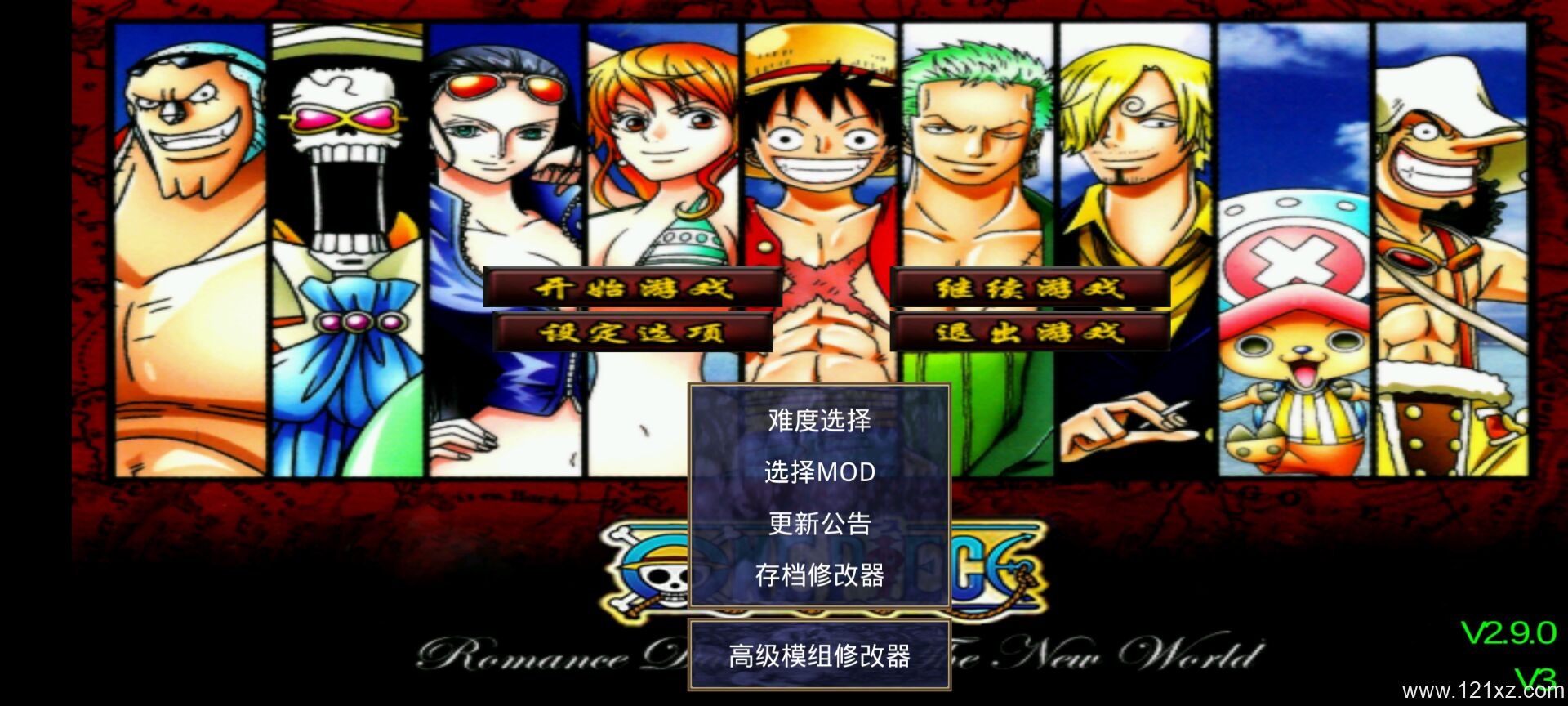Continue a saved game via 继续游戏
This screenshot has height=706, width=1568.
[1029, 288]
